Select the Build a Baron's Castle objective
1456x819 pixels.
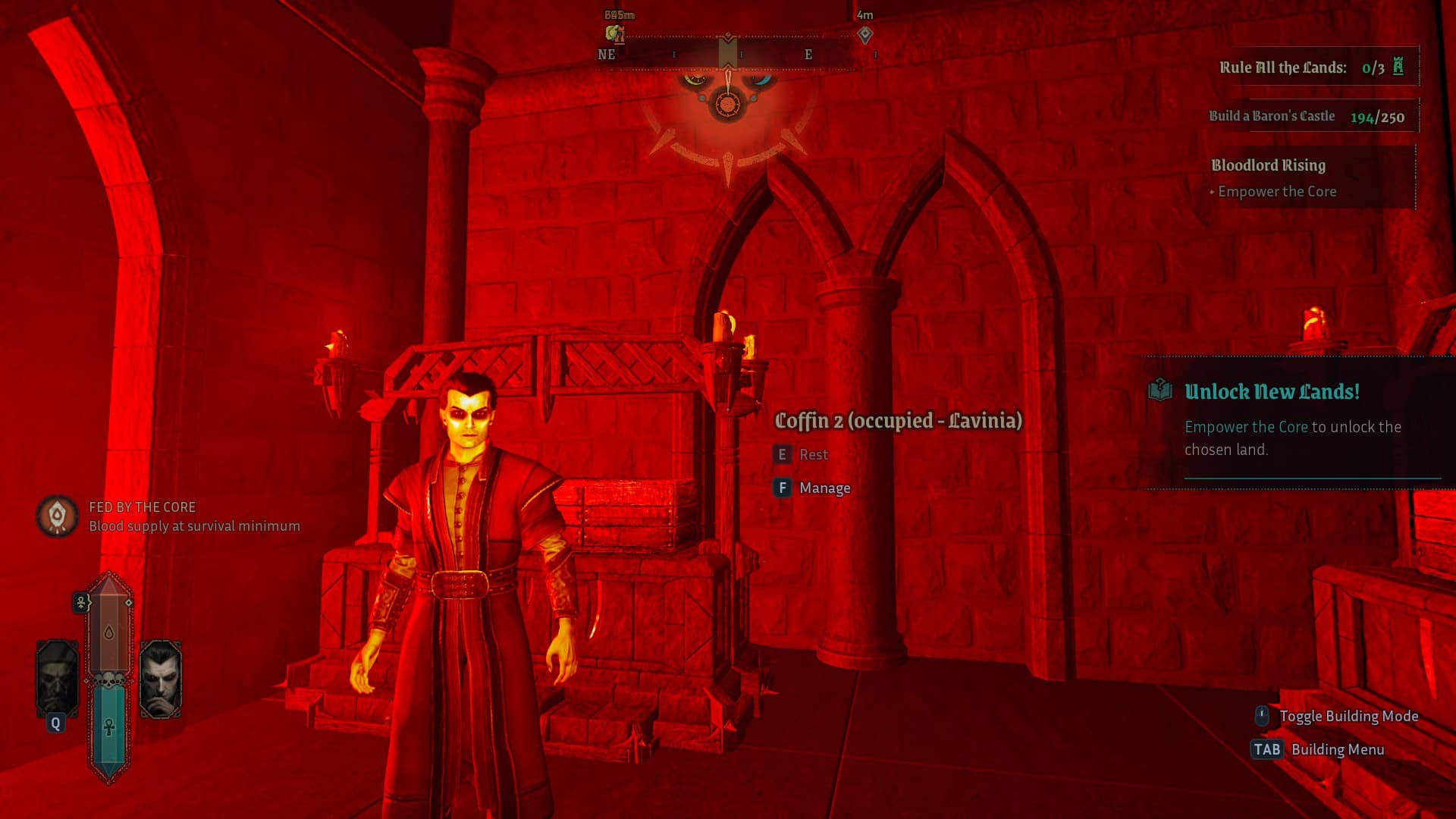[1307, 117]
